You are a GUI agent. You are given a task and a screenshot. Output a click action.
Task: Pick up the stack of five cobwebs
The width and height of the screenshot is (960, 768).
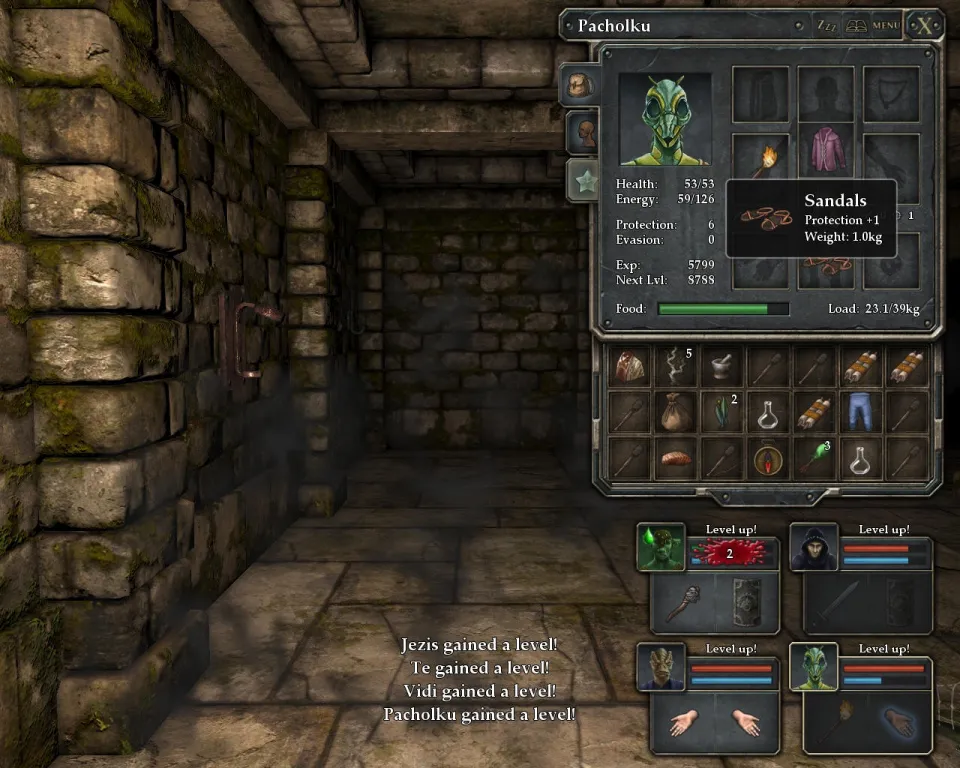point(674,367)
